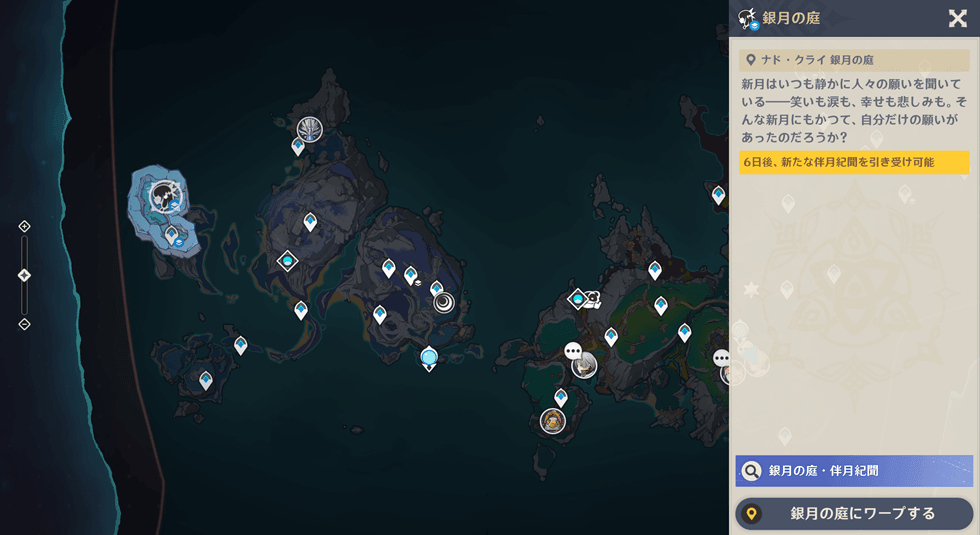Image resolution: width=980 pixels, height=535 pixels.
Task: Select the highlighted 銀月の庭 map marker
Action: click(163, 195)
